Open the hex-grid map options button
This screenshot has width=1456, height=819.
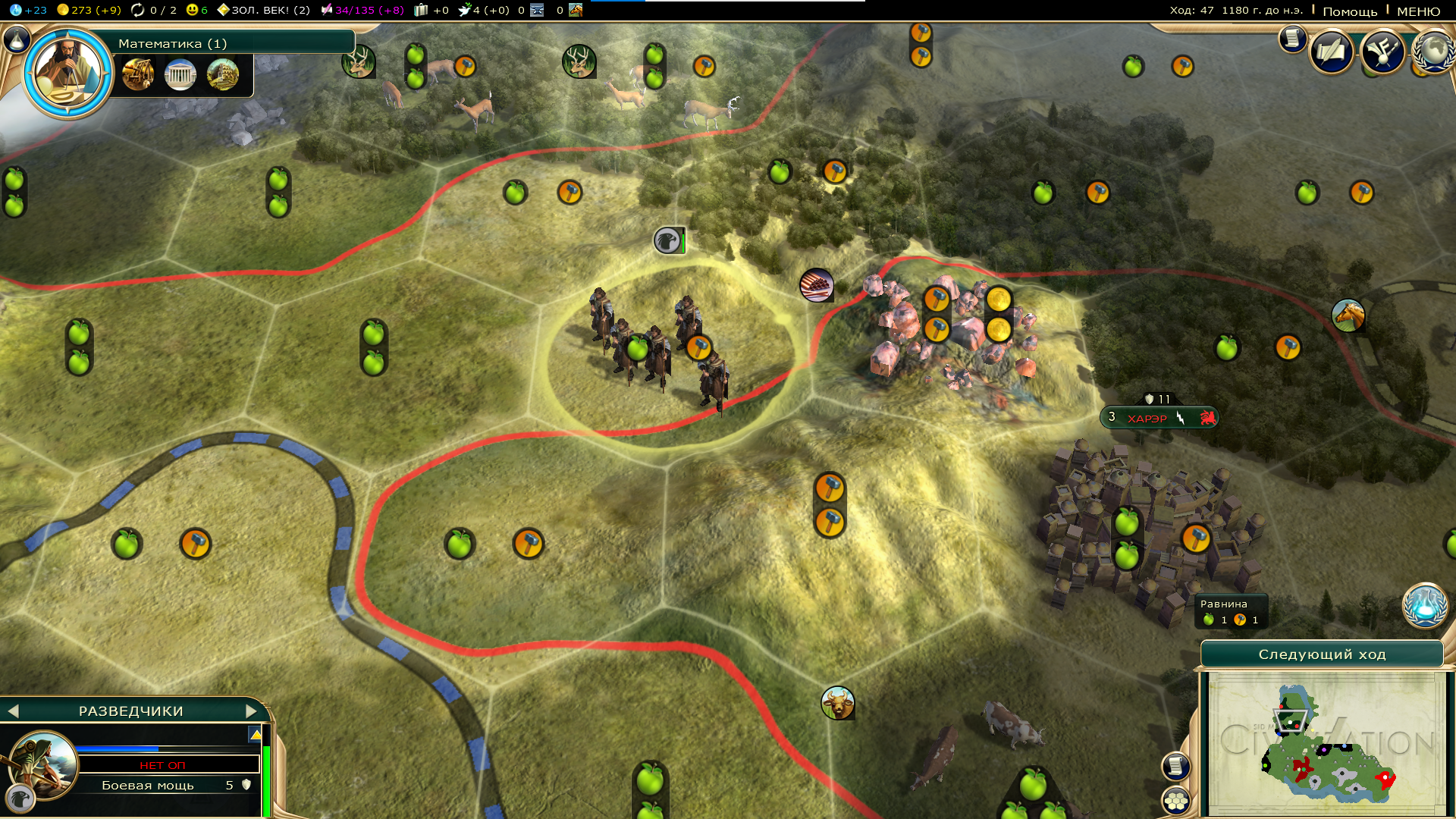[x=1175, y=801]
